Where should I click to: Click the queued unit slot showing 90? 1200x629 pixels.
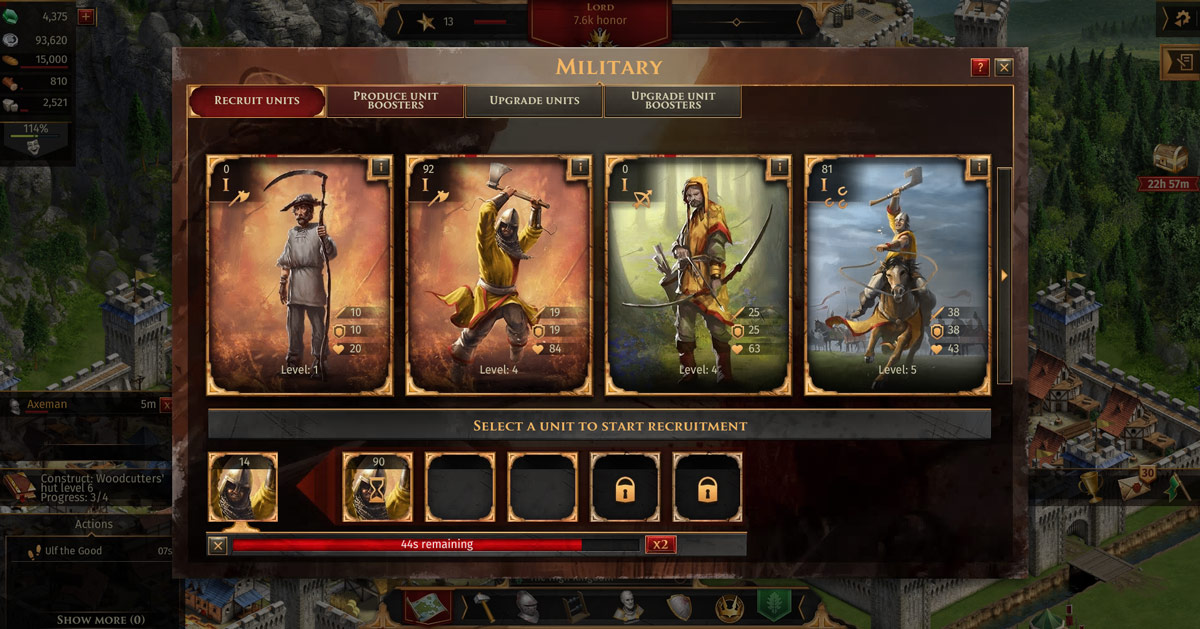pyautogui.click(x=377, y=488)
